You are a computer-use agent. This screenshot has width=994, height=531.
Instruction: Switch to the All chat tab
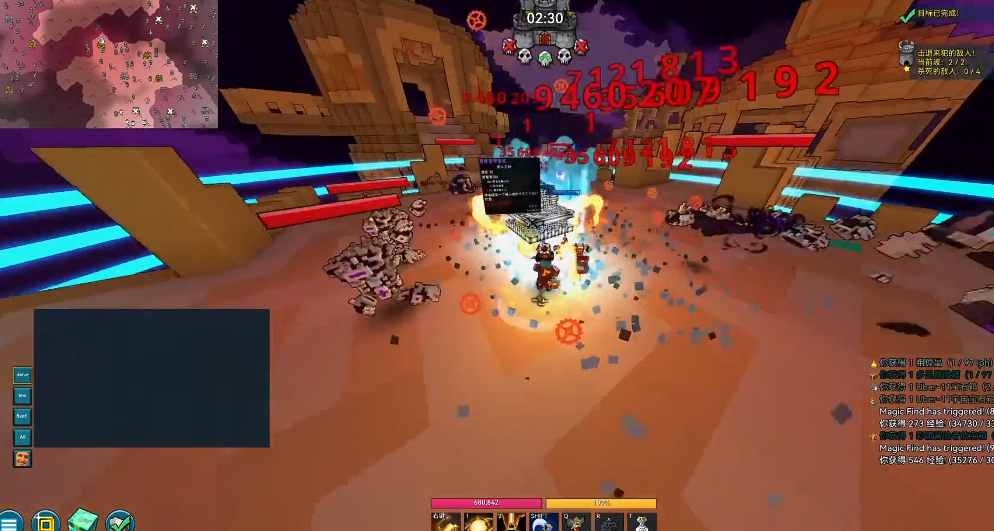coord(22,437)
